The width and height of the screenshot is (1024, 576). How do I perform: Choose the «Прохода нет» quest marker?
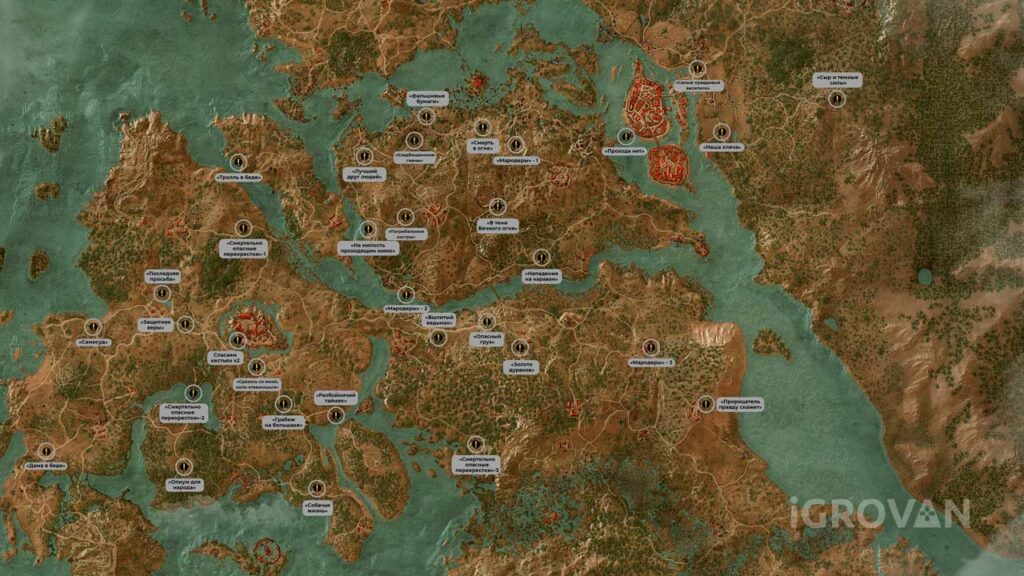[626, 136]
